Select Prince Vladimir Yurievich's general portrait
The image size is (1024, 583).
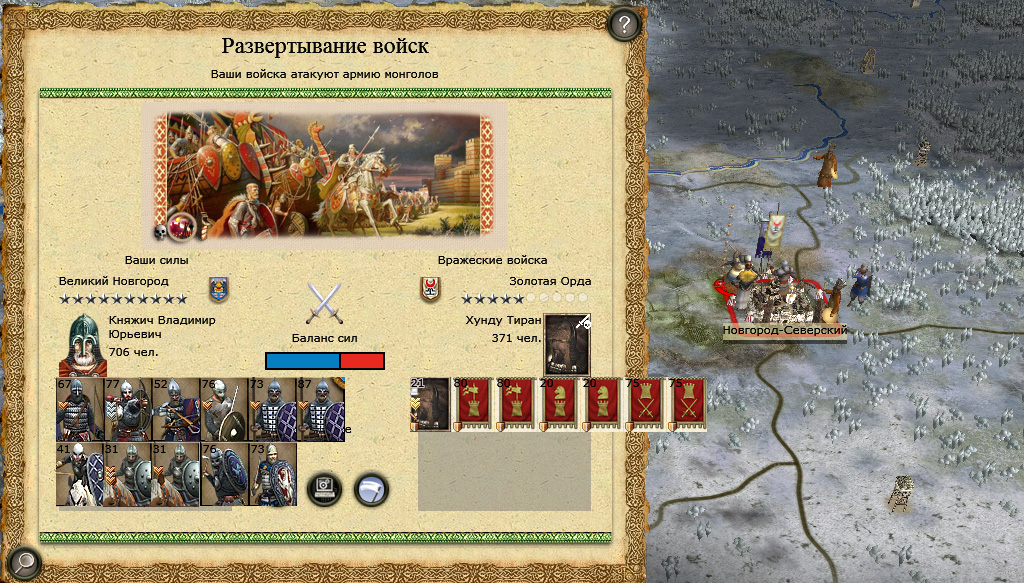82,343
